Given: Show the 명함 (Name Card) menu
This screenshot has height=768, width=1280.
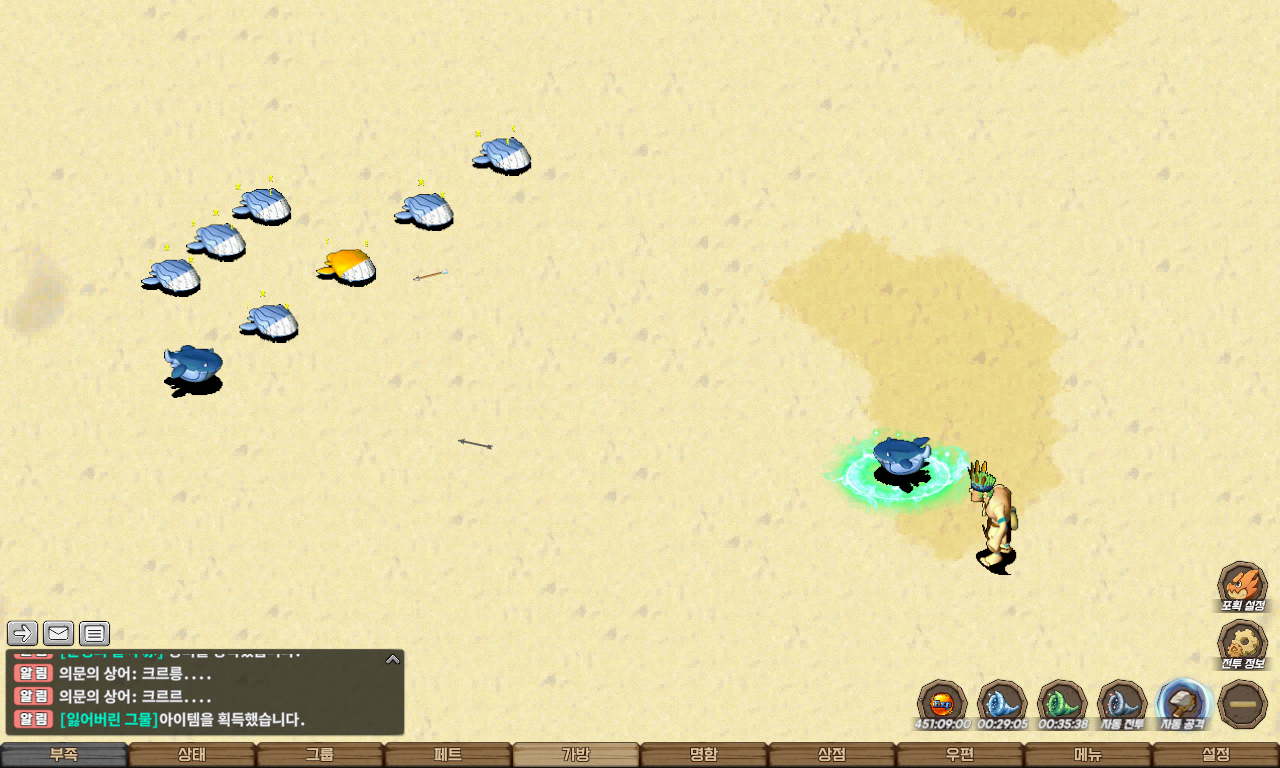Looking at the screenshot, I should pyautogui.click(x=704, y=755).
